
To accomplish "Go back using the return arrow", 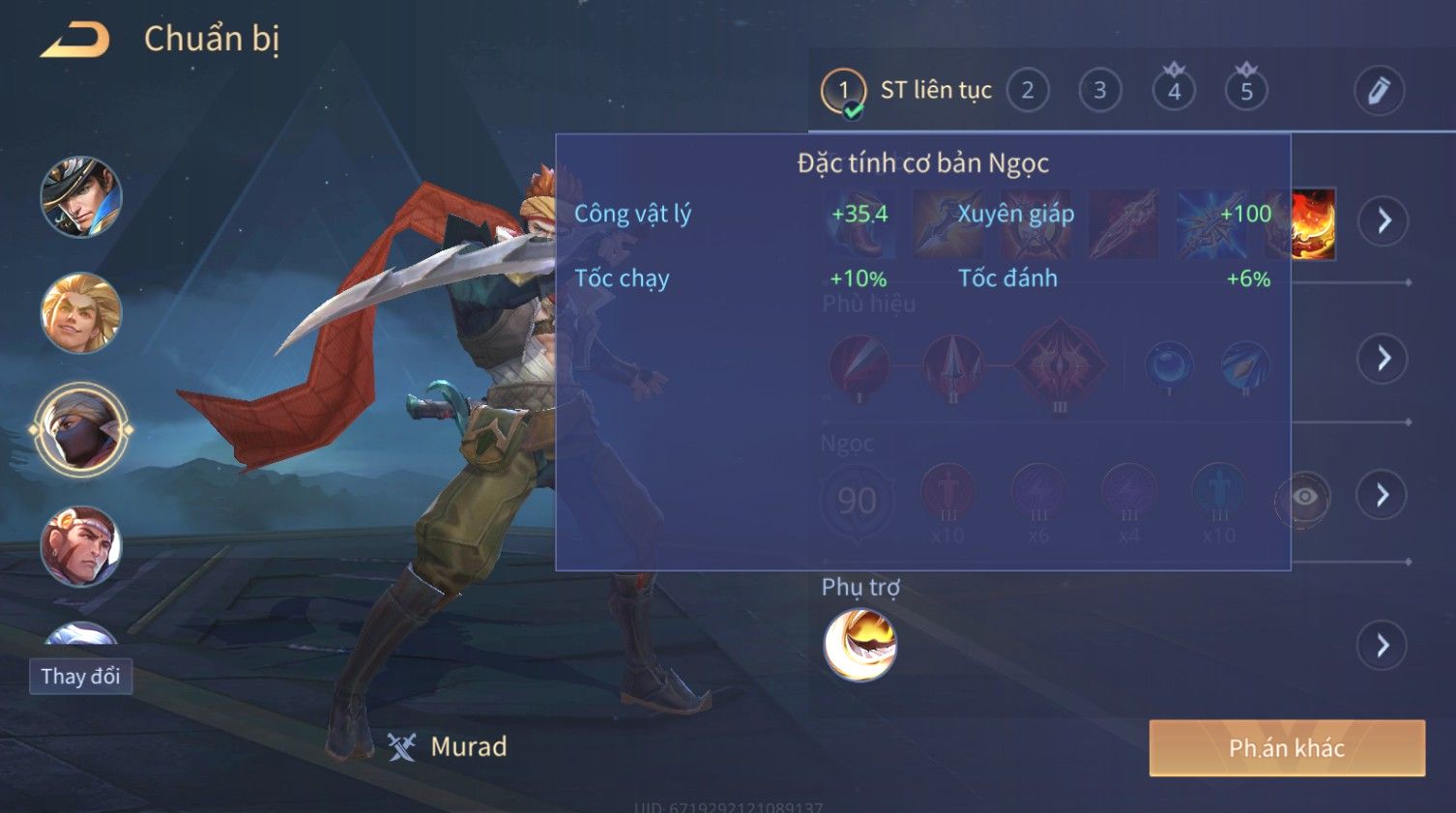I will 75,41.
